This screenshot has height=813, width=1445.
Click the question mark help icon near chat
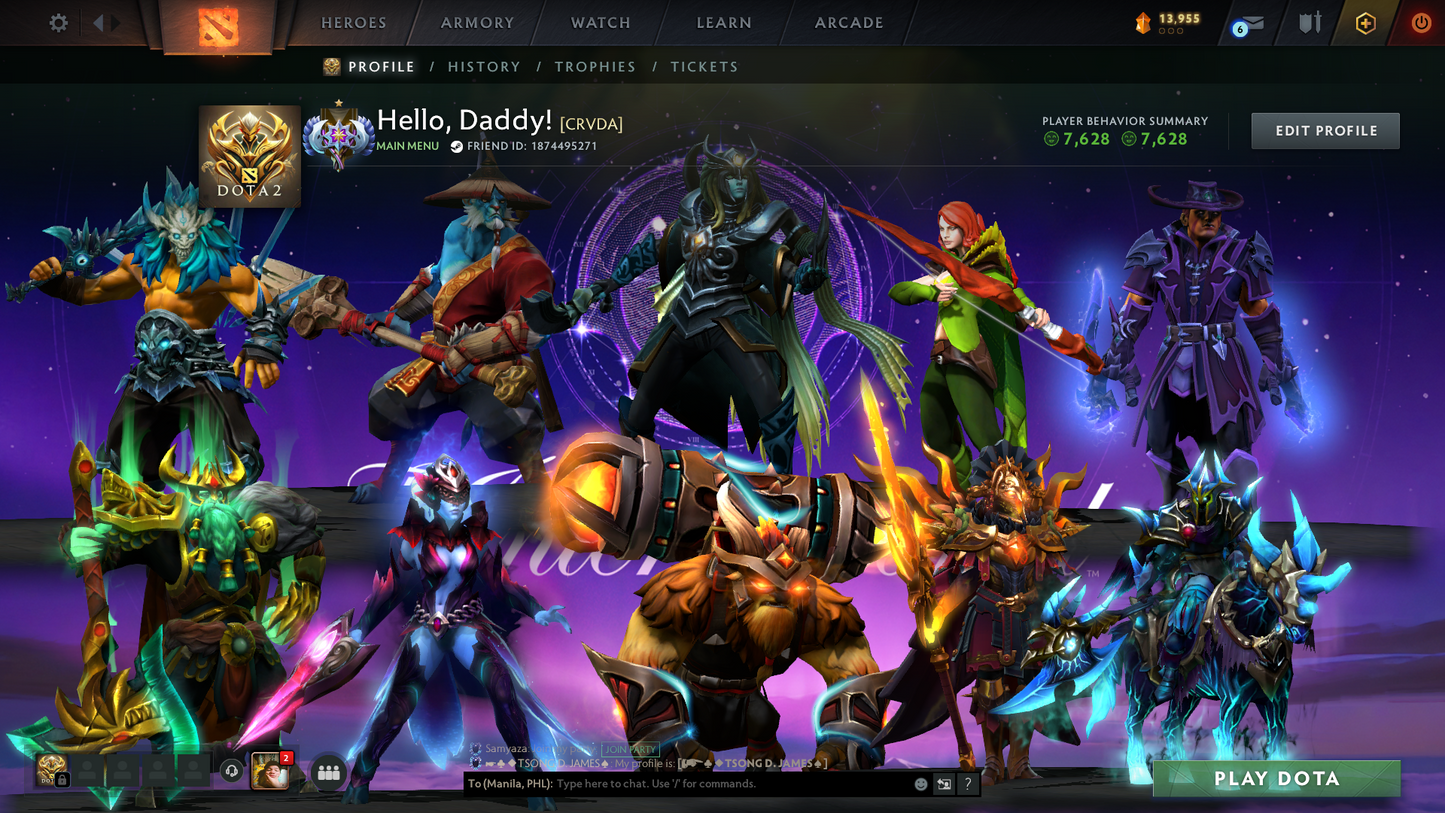[x=966, y=785]
